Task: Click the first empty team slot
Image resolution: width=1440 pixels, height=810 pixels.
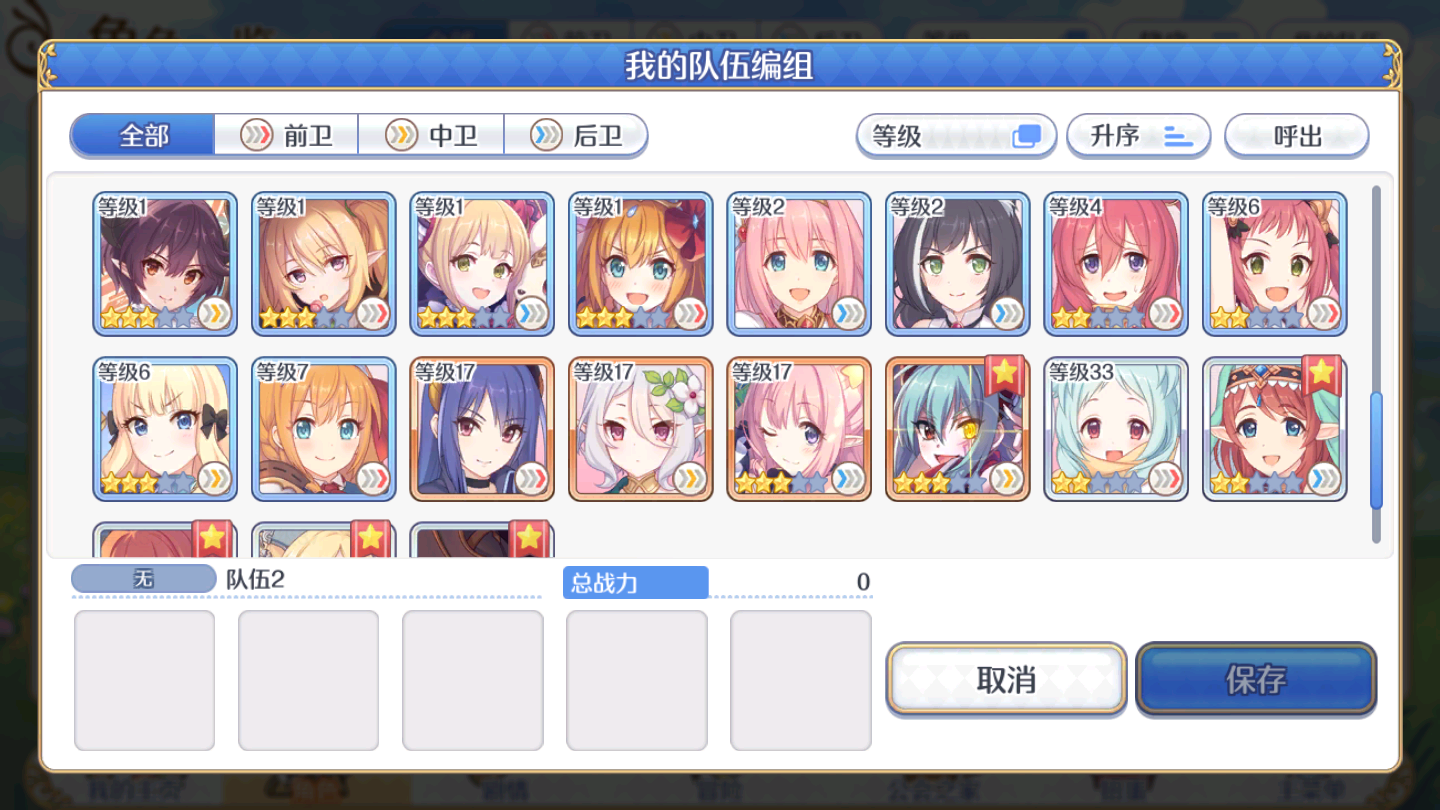Action: pyautogui.click(x=144, y=680)
